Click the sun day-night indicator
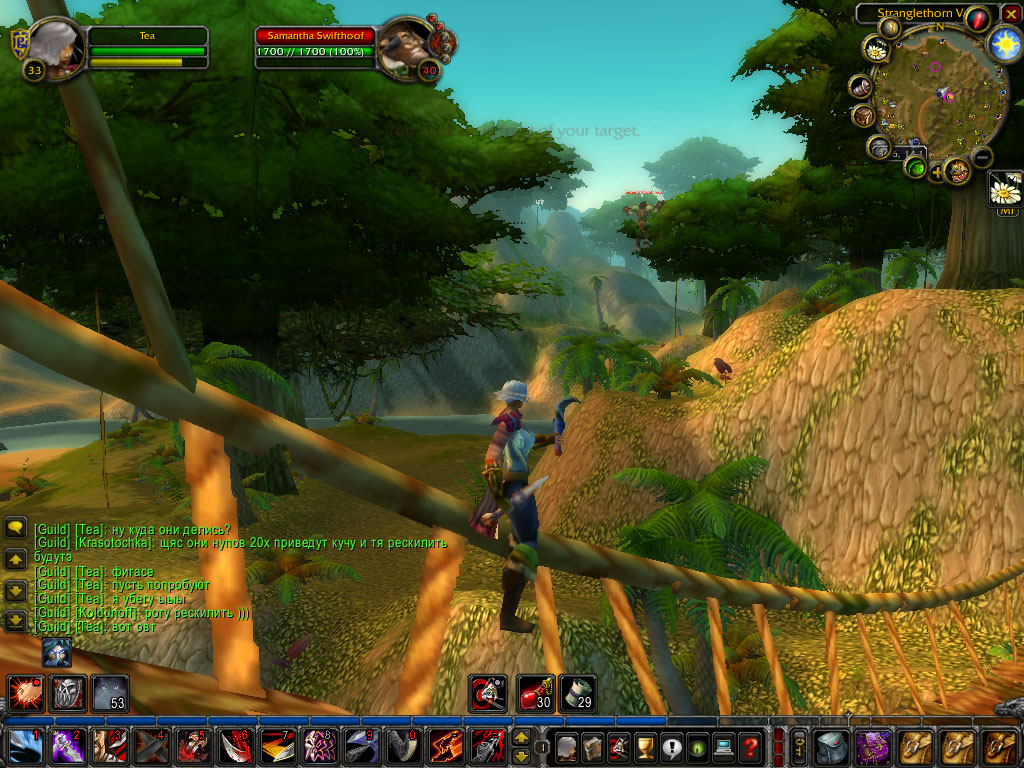This screenshot has width=1024, height=768. [x=1004, y=44]
